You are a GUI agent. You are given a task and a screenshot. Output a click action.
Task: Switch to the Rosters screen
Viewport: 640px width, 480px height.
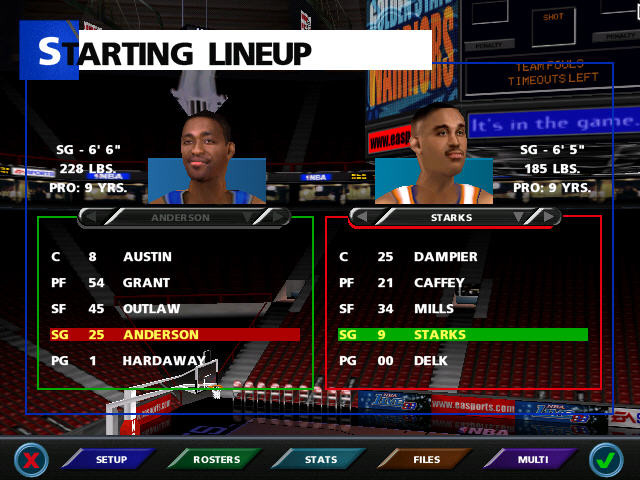217,460
